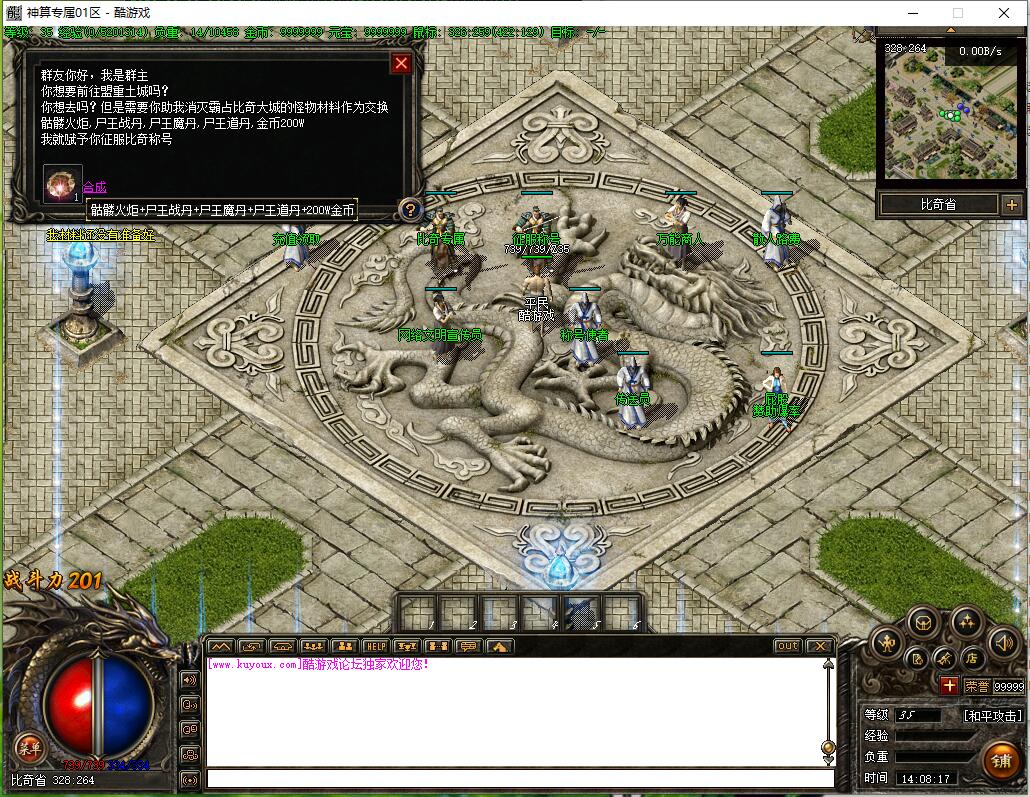
Task: Maximize the game window
Action: (957, 13)
